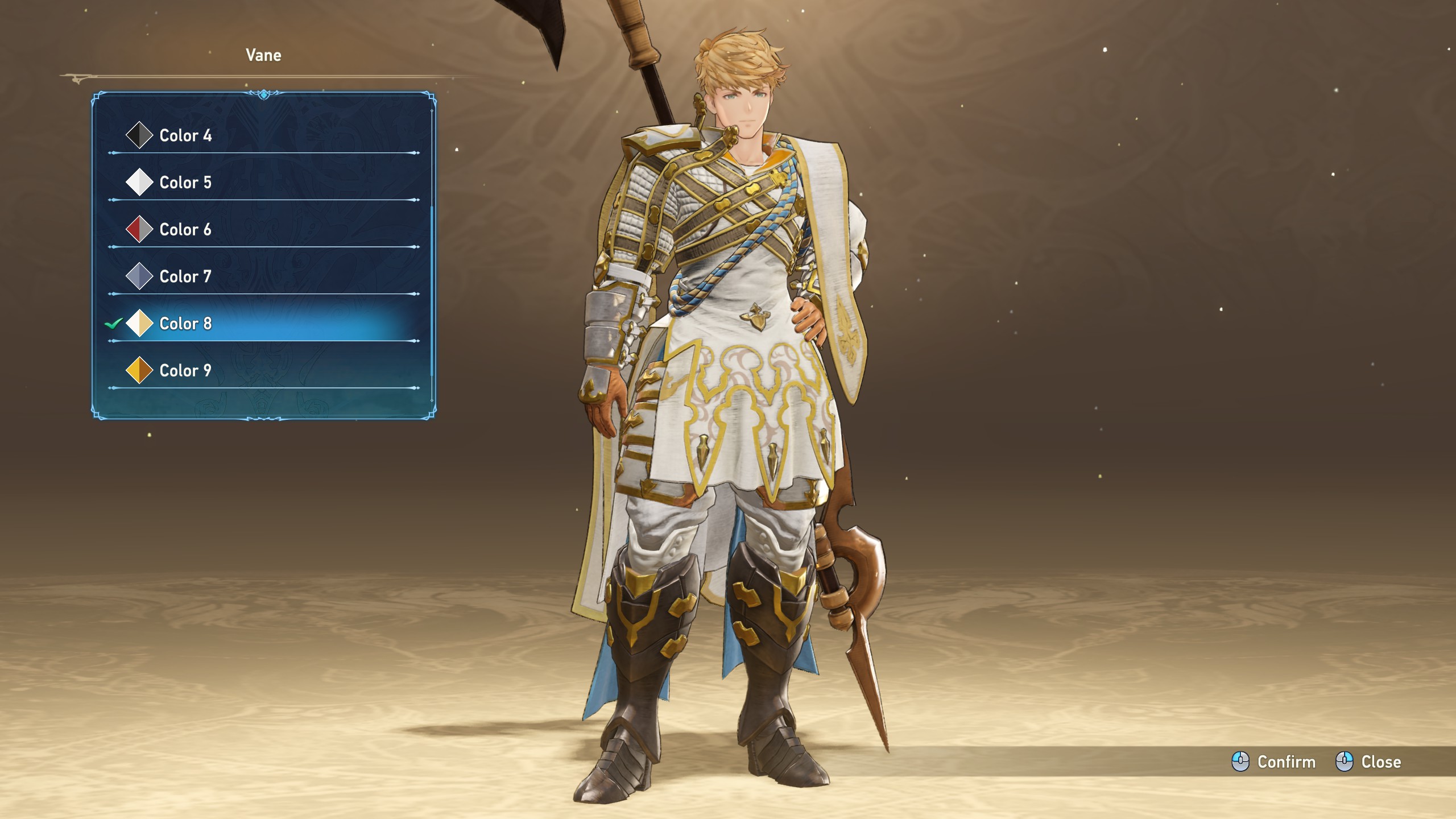
Task: Close the color selection screen
Action: click(x=1368, y=762)
